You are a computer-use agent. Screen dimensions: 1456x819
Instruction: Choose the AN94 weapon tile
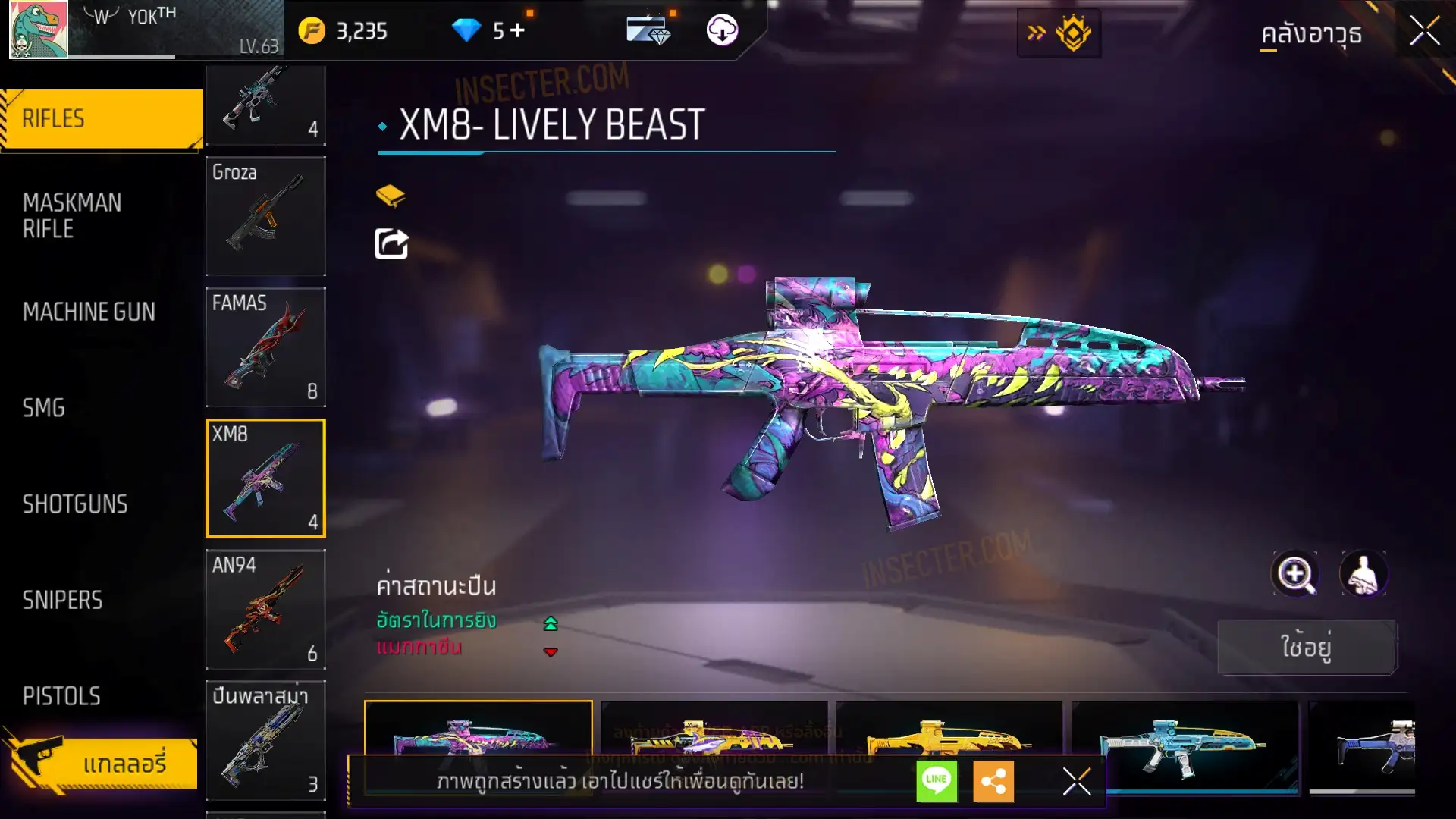point(265,609)
